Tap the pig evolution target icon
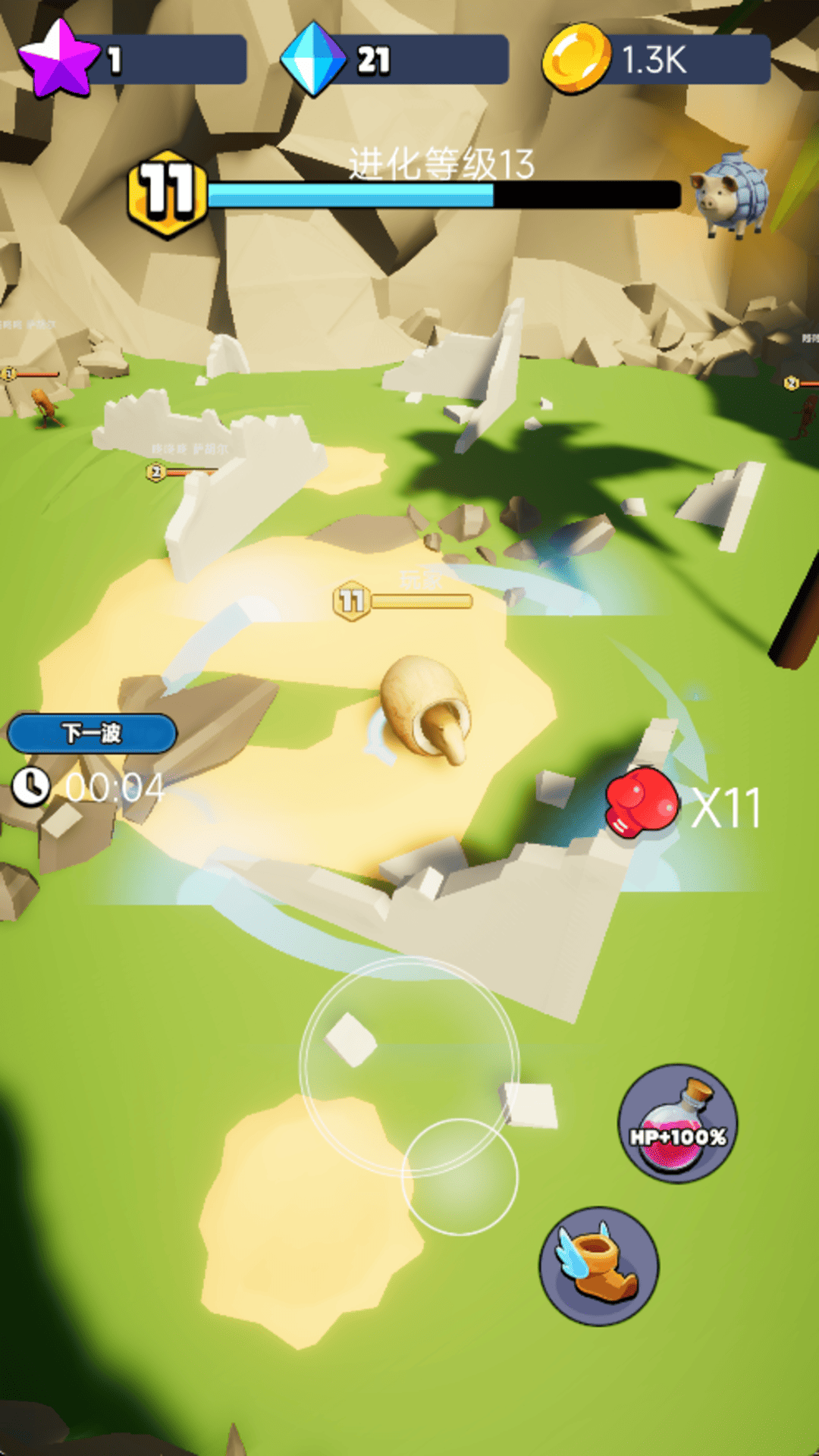 click(729, 196)
